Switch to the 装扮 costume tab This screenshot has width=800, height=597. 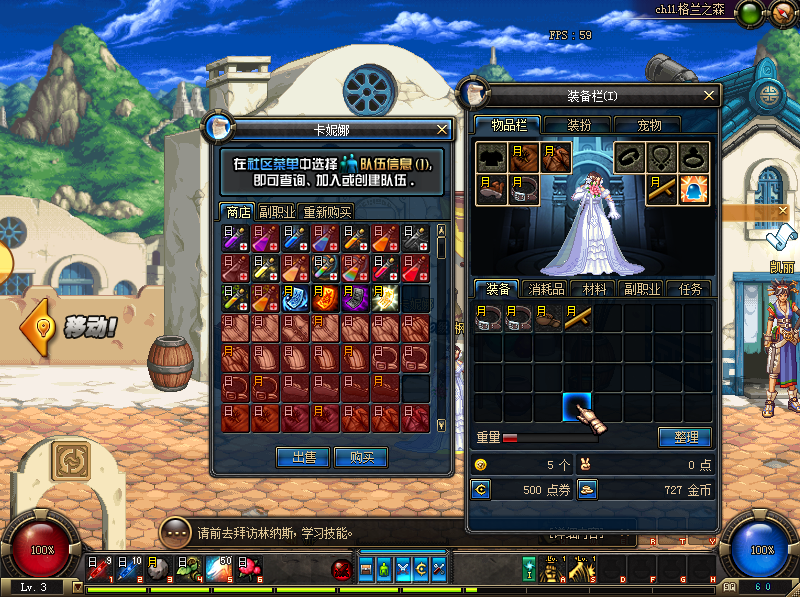[579, 125]
